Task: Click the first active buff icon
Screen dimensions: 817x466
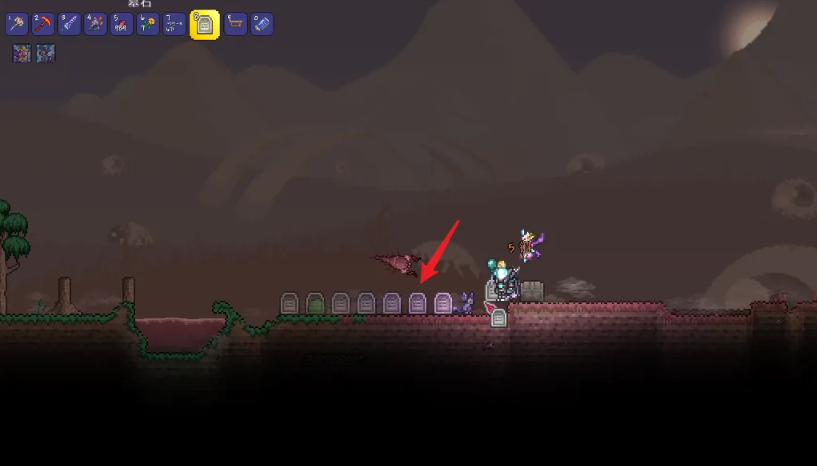Action: (x=22, y=54)
